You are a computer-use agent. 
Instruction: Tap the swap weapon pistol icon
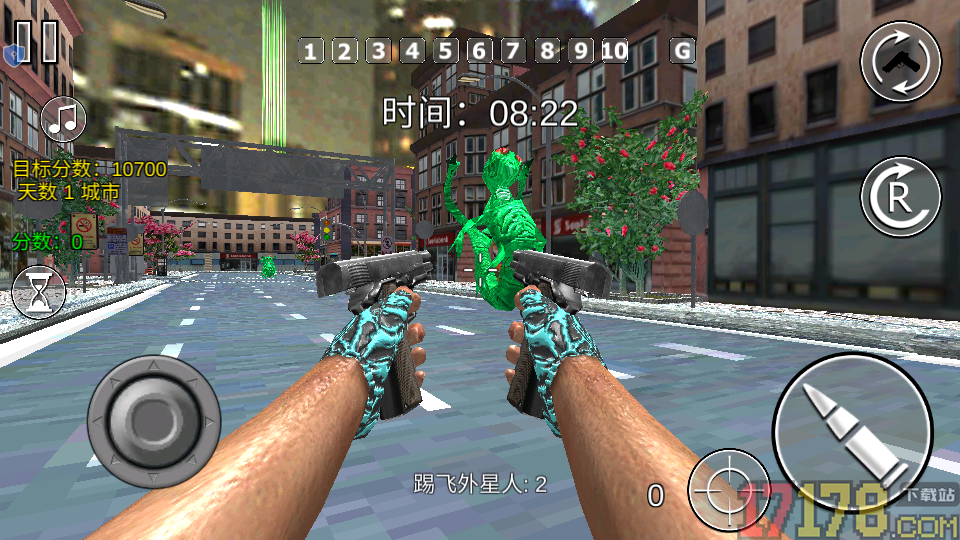coord(901,62)
